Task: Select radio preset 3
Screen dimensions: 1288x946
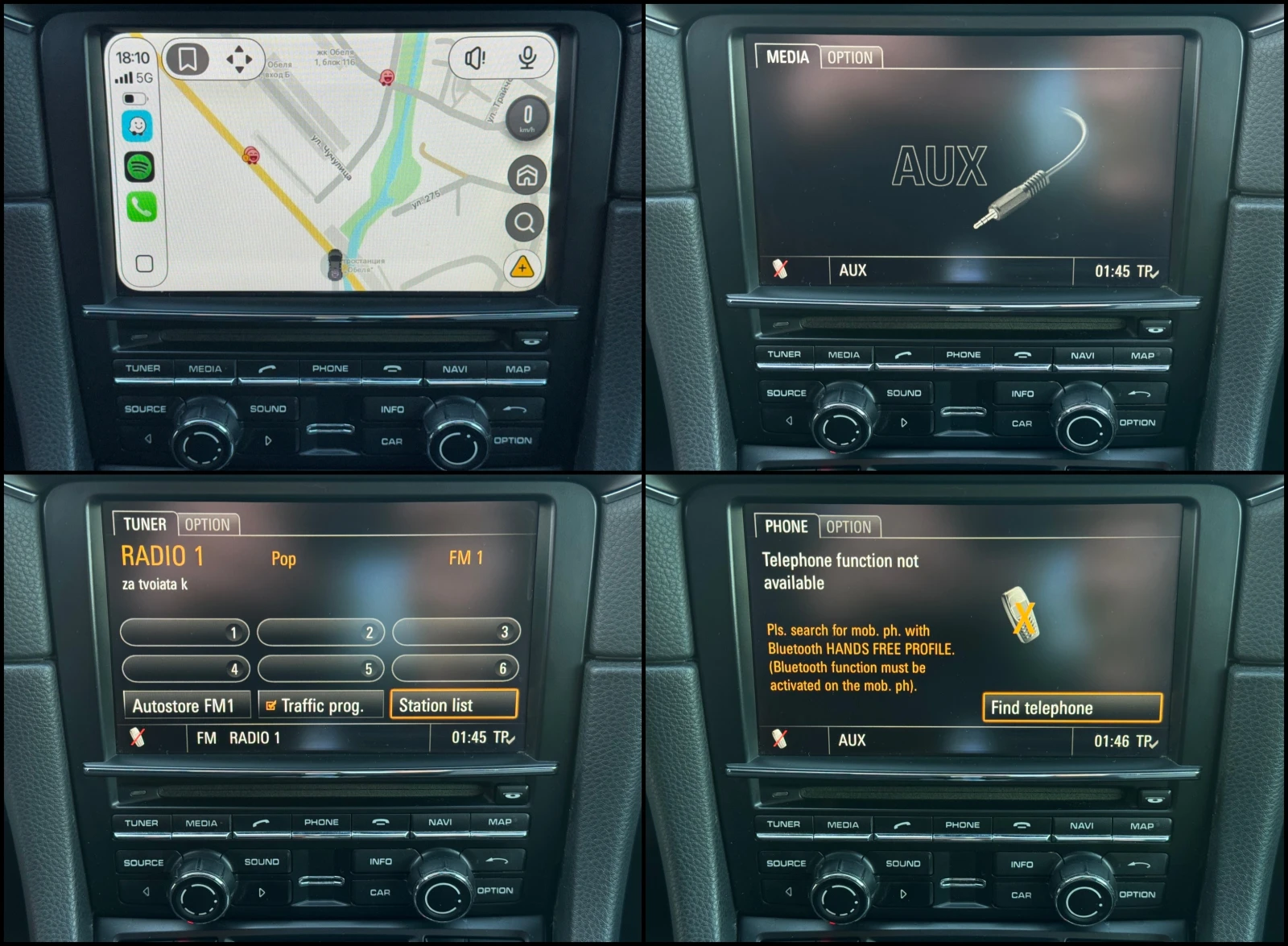Action: (456, 632)
